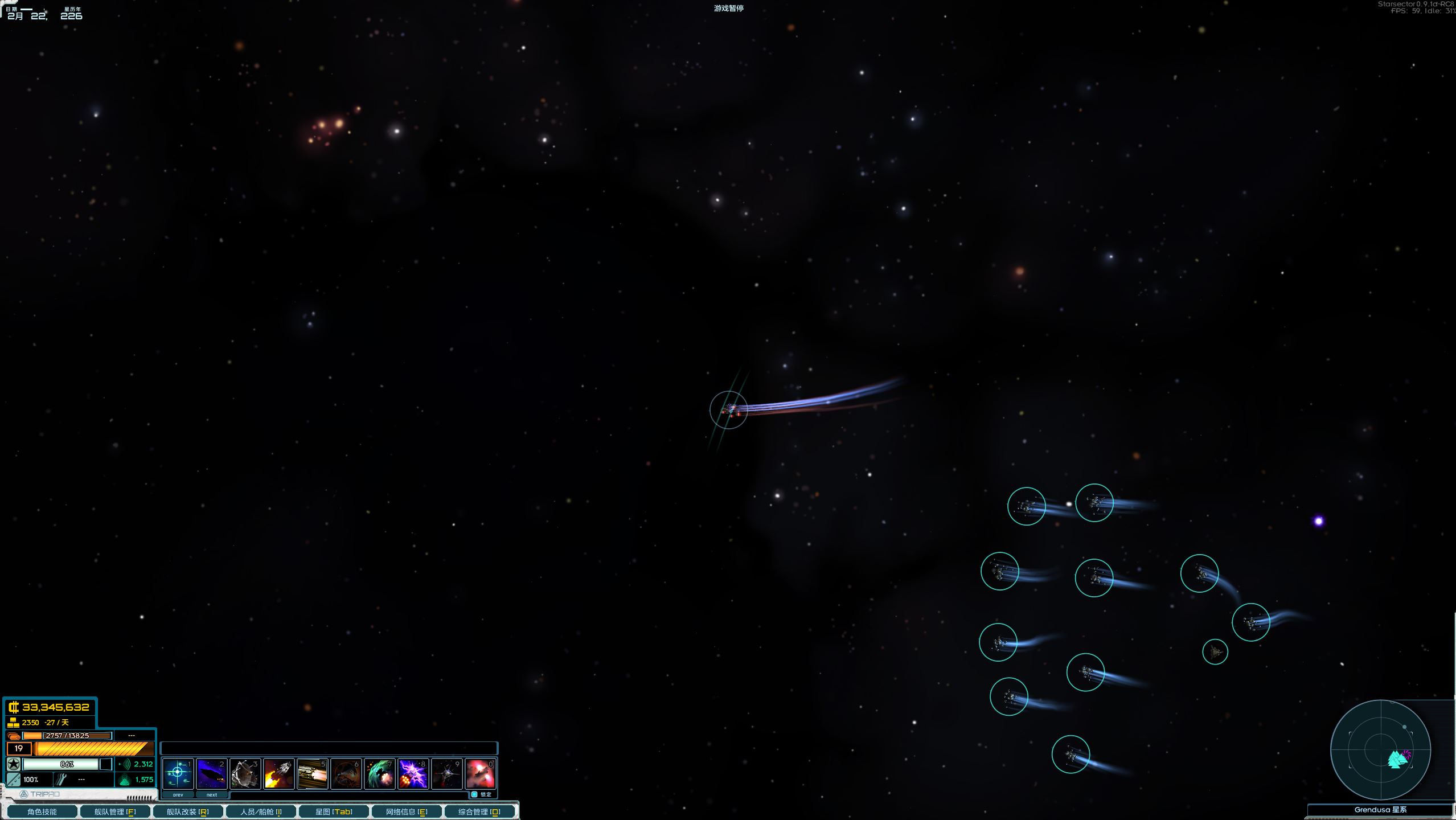Image resolution: width=1456 pixels, height=820 pixels.
Task: Activate the green wave ability in slot 7
Action: (379, 773)
